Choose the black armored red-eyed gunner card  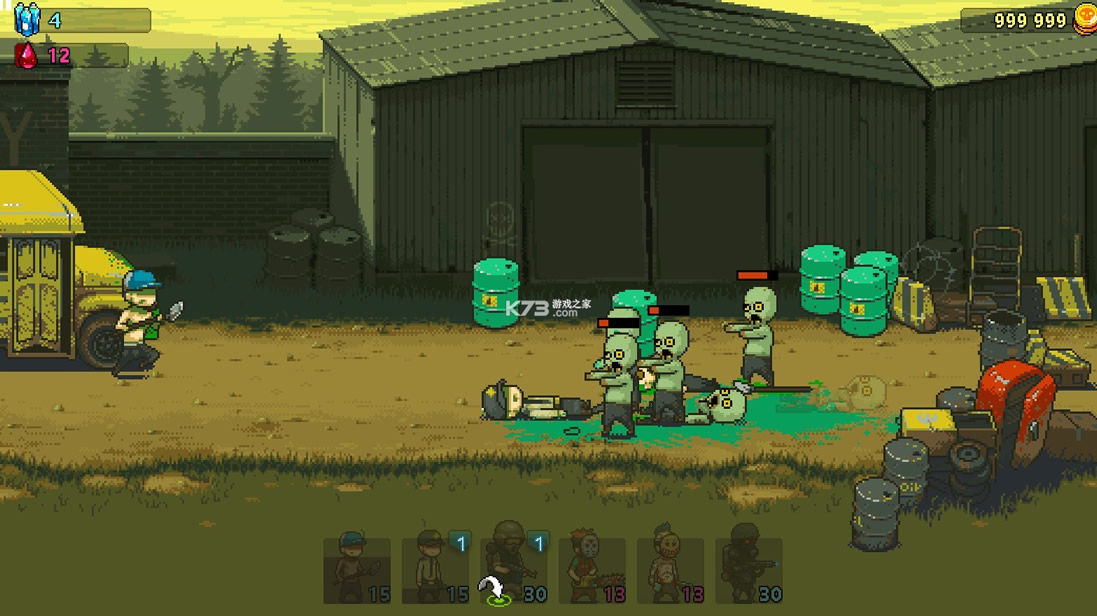[x=749, y=570]
